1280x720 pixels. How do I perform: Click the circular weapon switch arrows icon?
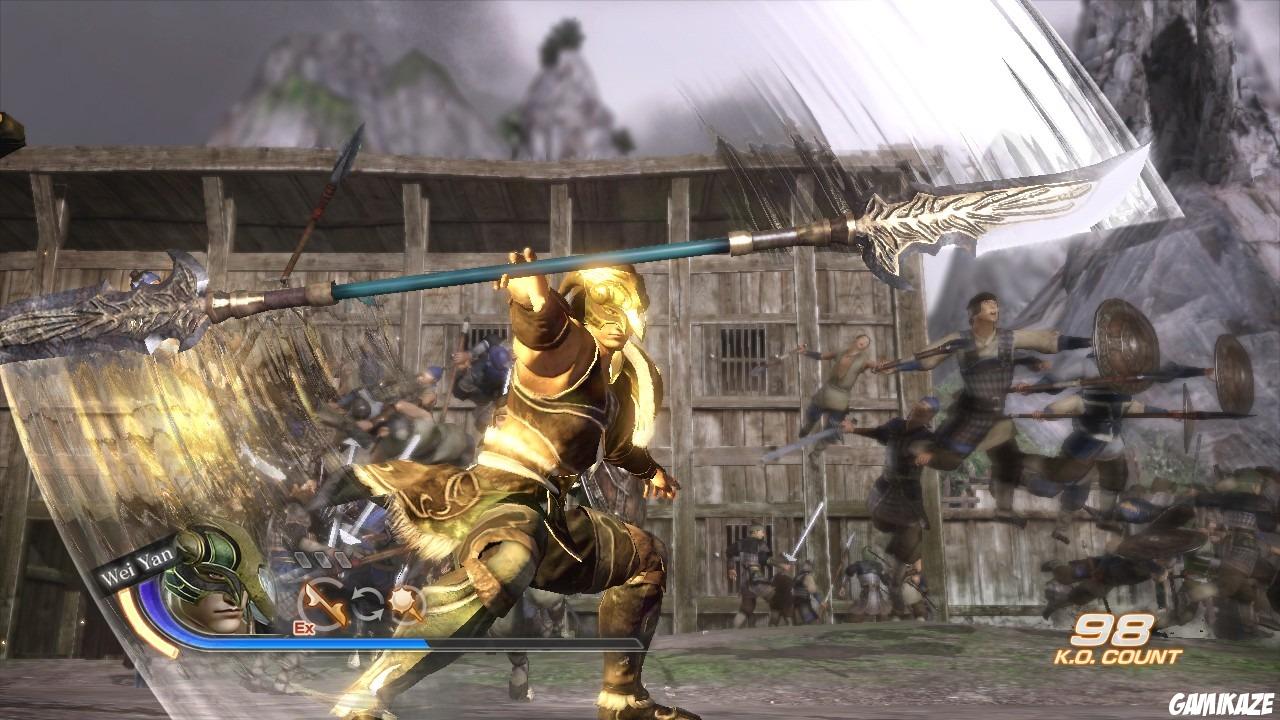point(368,601)
